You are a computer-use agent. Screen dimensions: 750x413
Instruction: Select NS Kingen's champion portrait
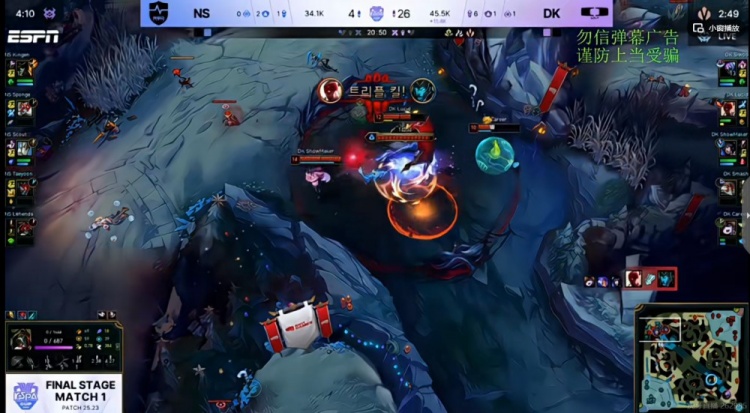(x=24, y=69)
